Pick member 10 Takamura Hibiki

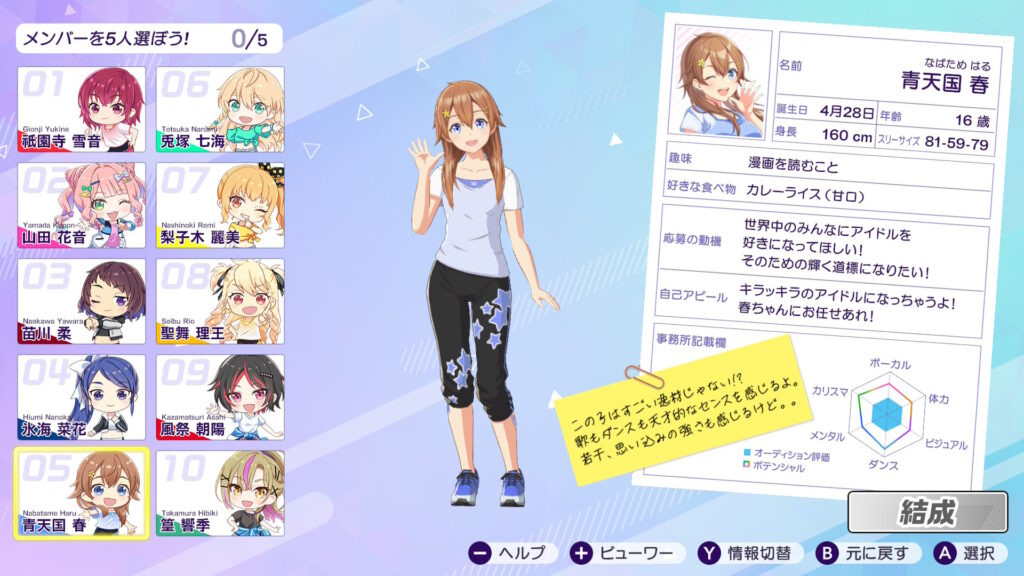point(220,493)
